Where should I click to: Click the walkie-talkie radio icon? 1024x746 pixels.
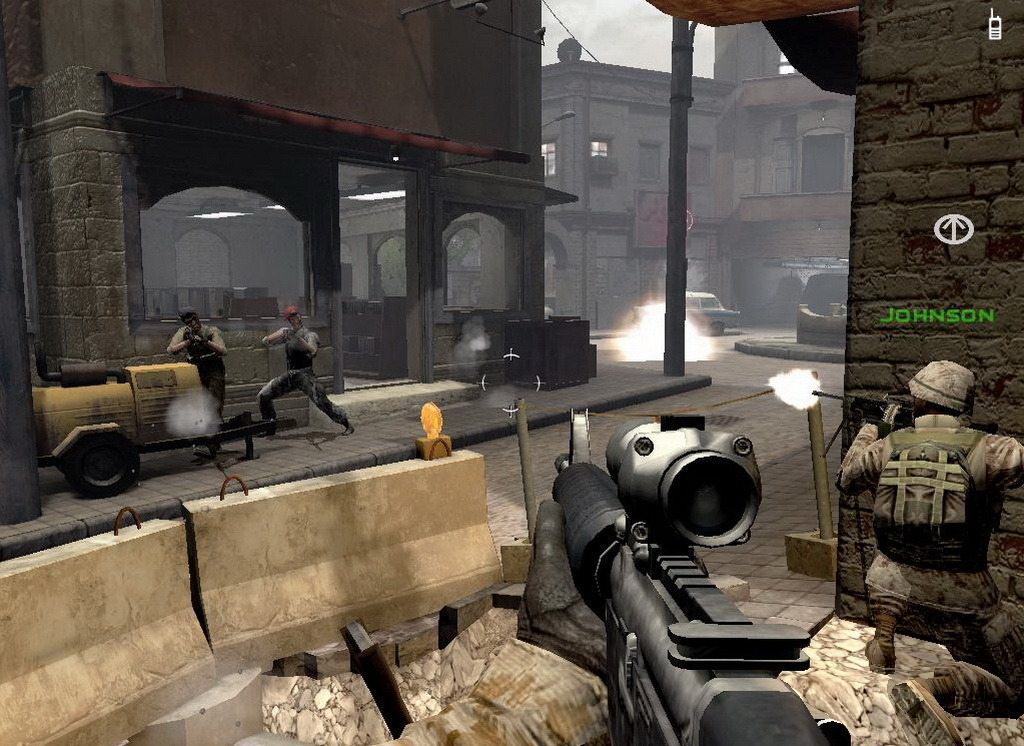coord(994,25)
